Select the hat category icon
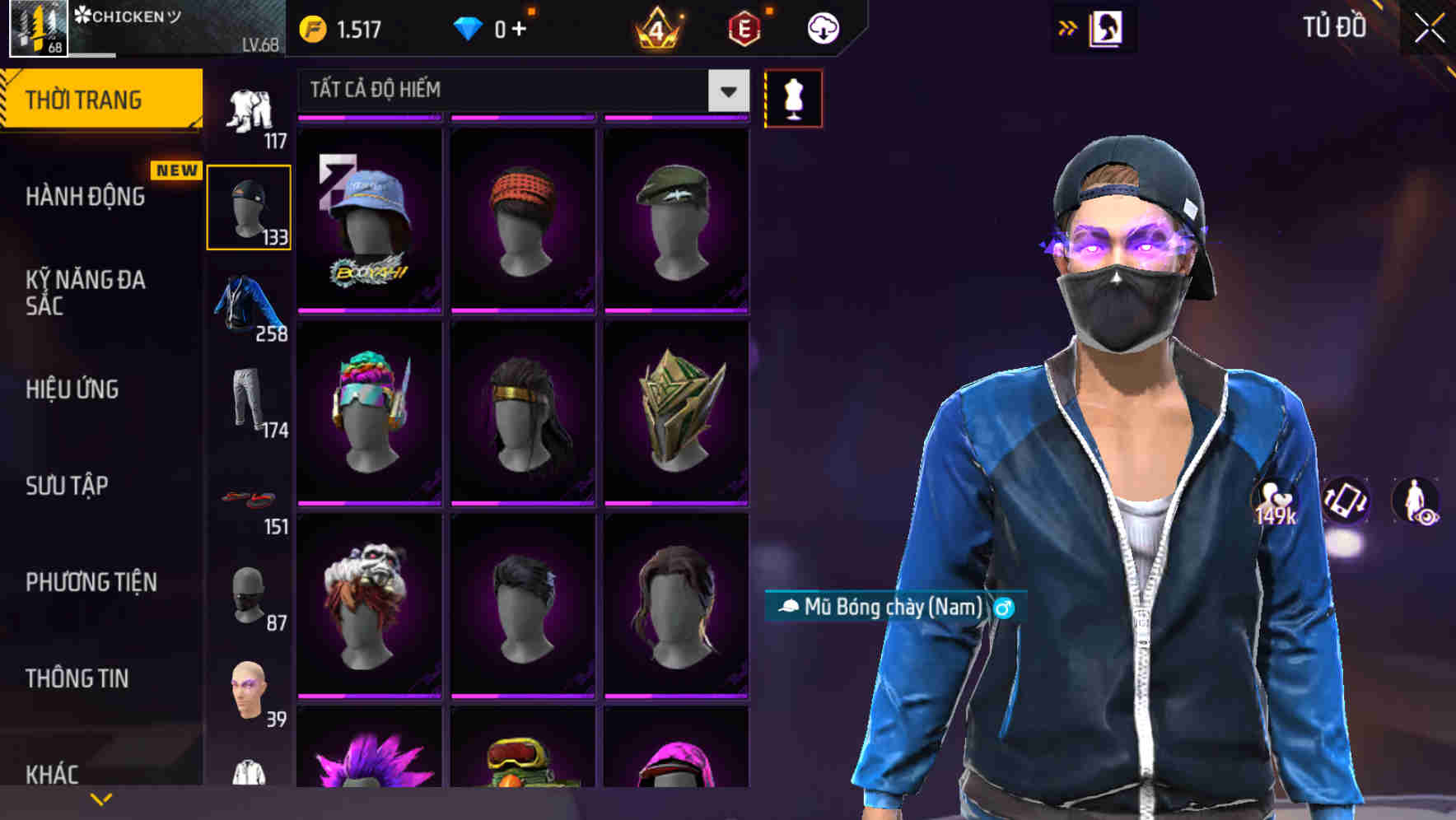The image size is (1456, 820). (249, 204)
